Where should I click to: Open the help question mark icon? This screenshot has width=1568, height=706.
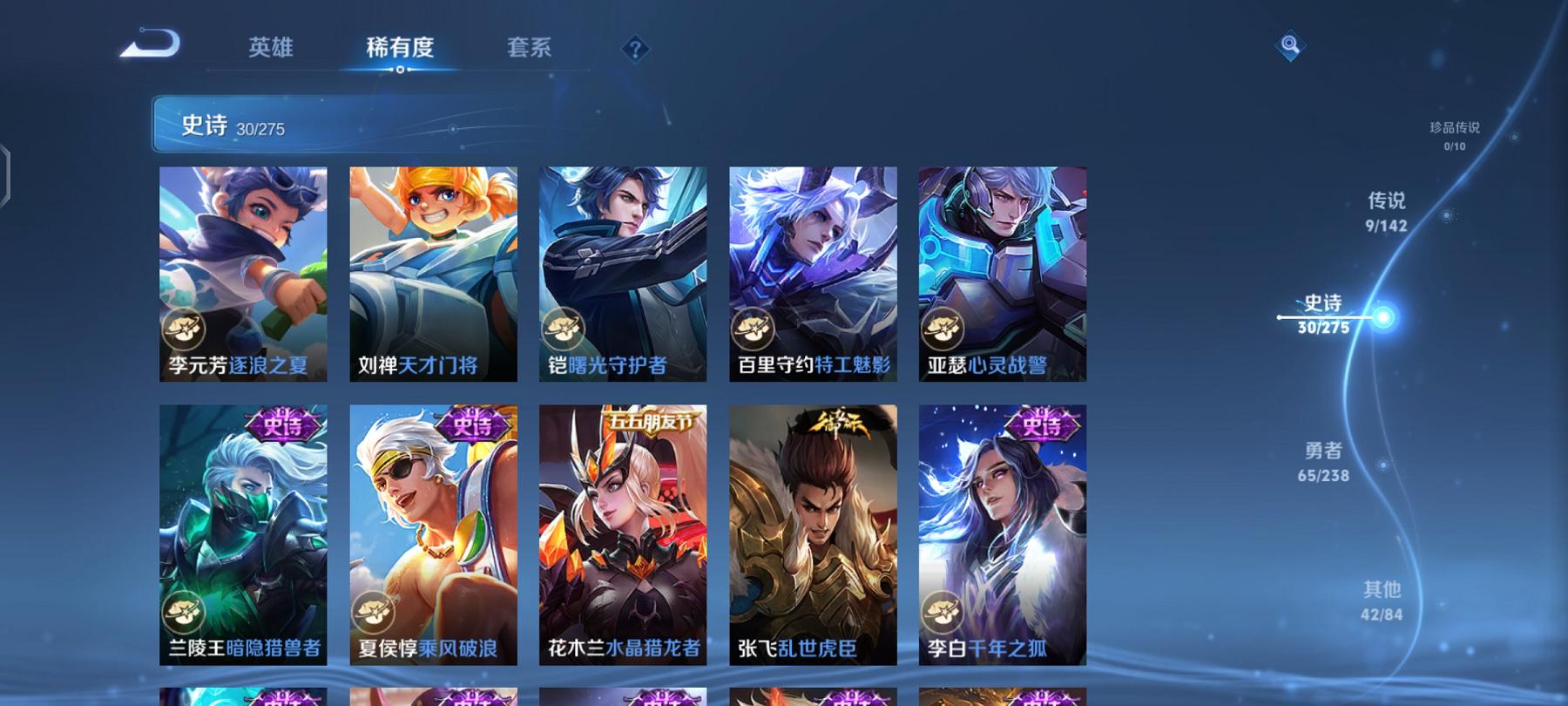(x=635, y=50)
